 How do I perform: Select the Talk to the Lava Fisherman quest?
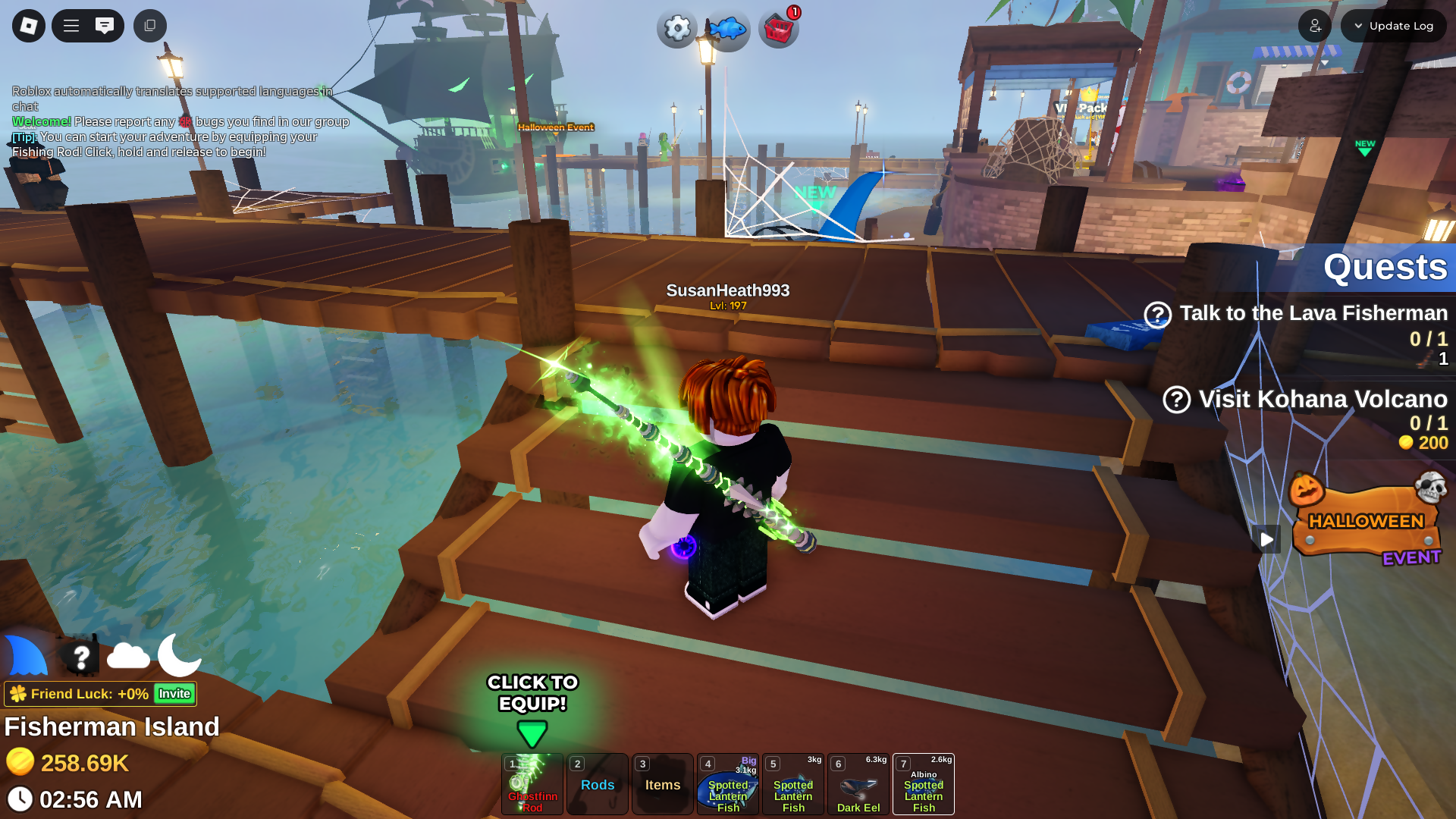pyautogui.click(x=1312, y=314)
